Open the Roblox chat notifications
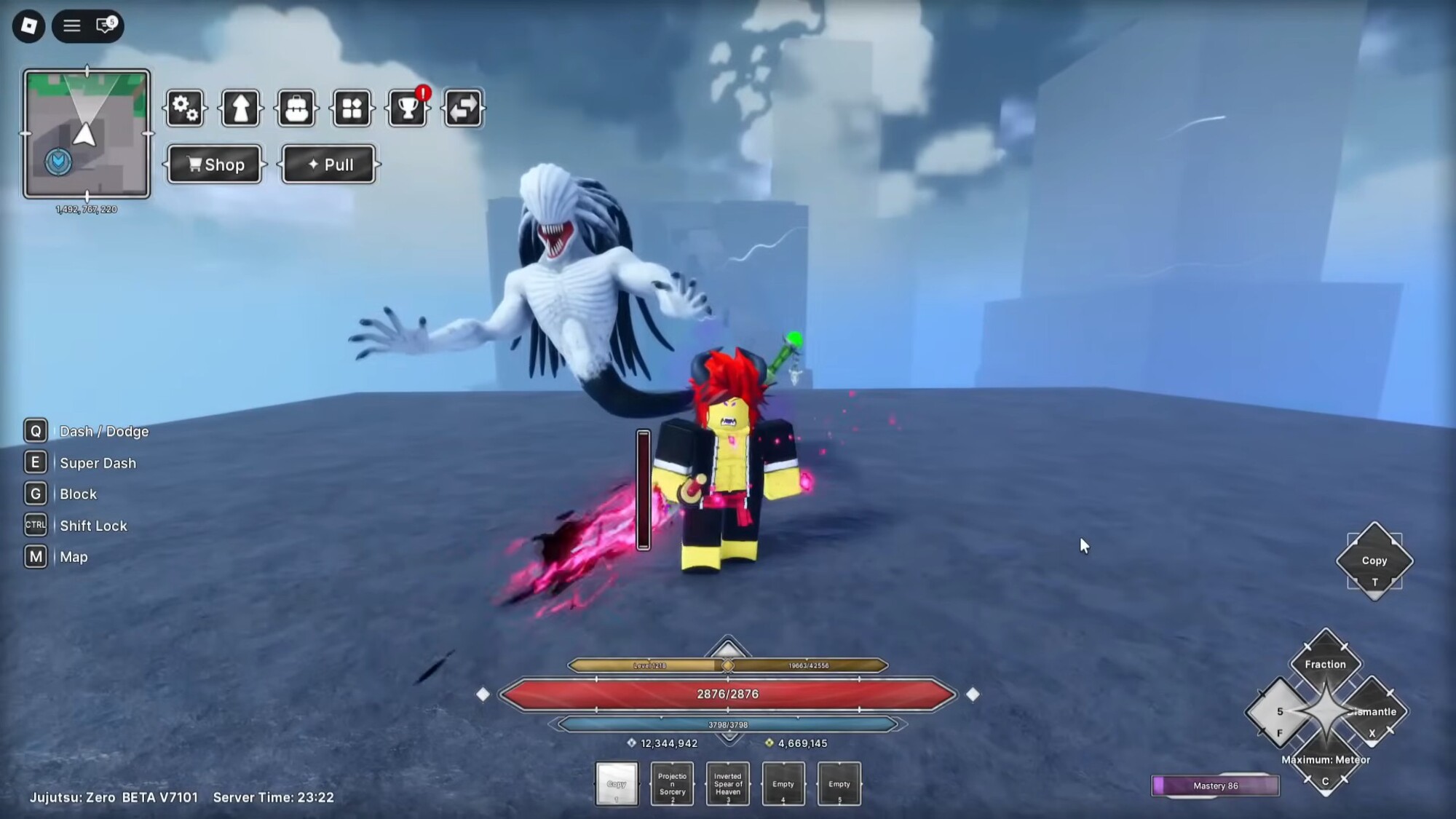Viewport: 1456px width, 819px height. [106, 26]
